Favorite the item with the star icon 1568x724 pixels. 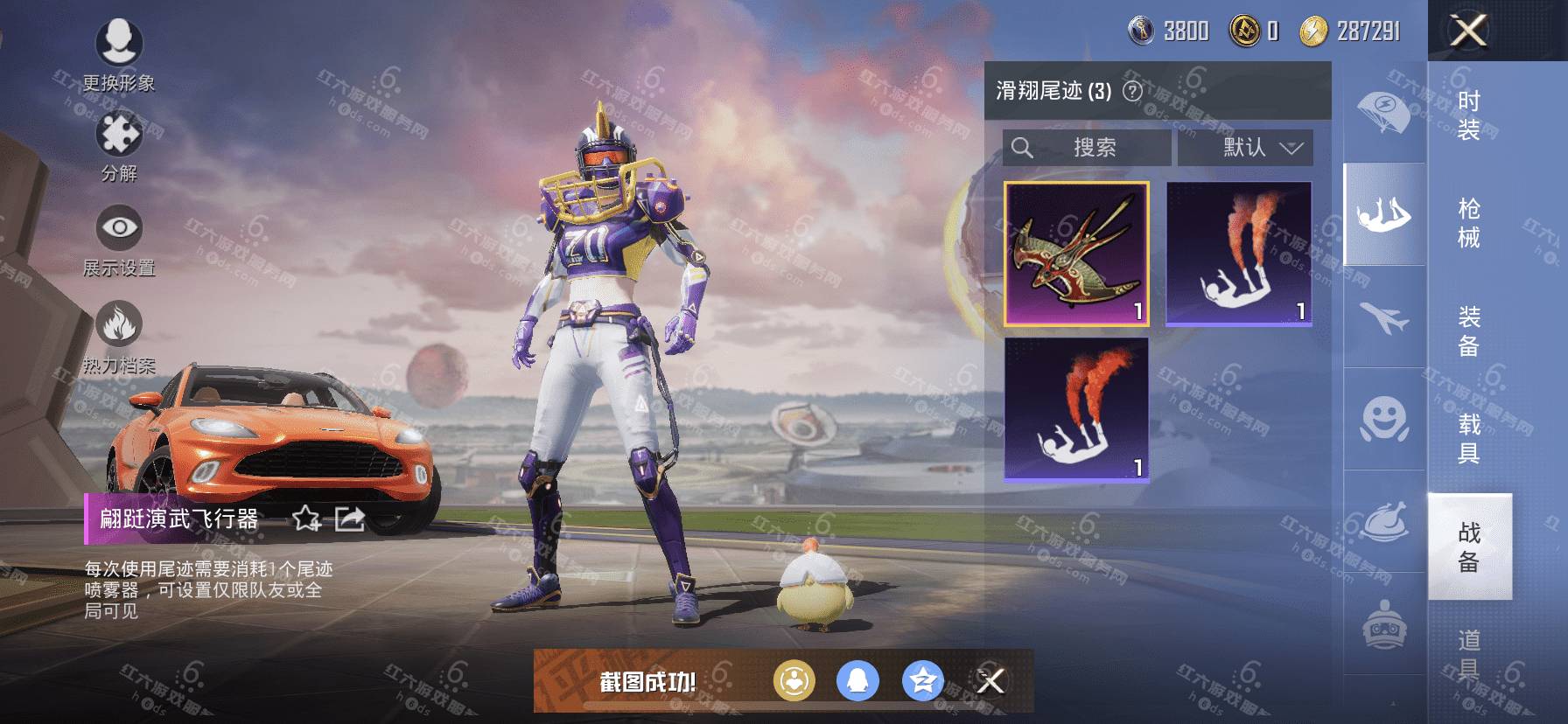pos(306,519)
